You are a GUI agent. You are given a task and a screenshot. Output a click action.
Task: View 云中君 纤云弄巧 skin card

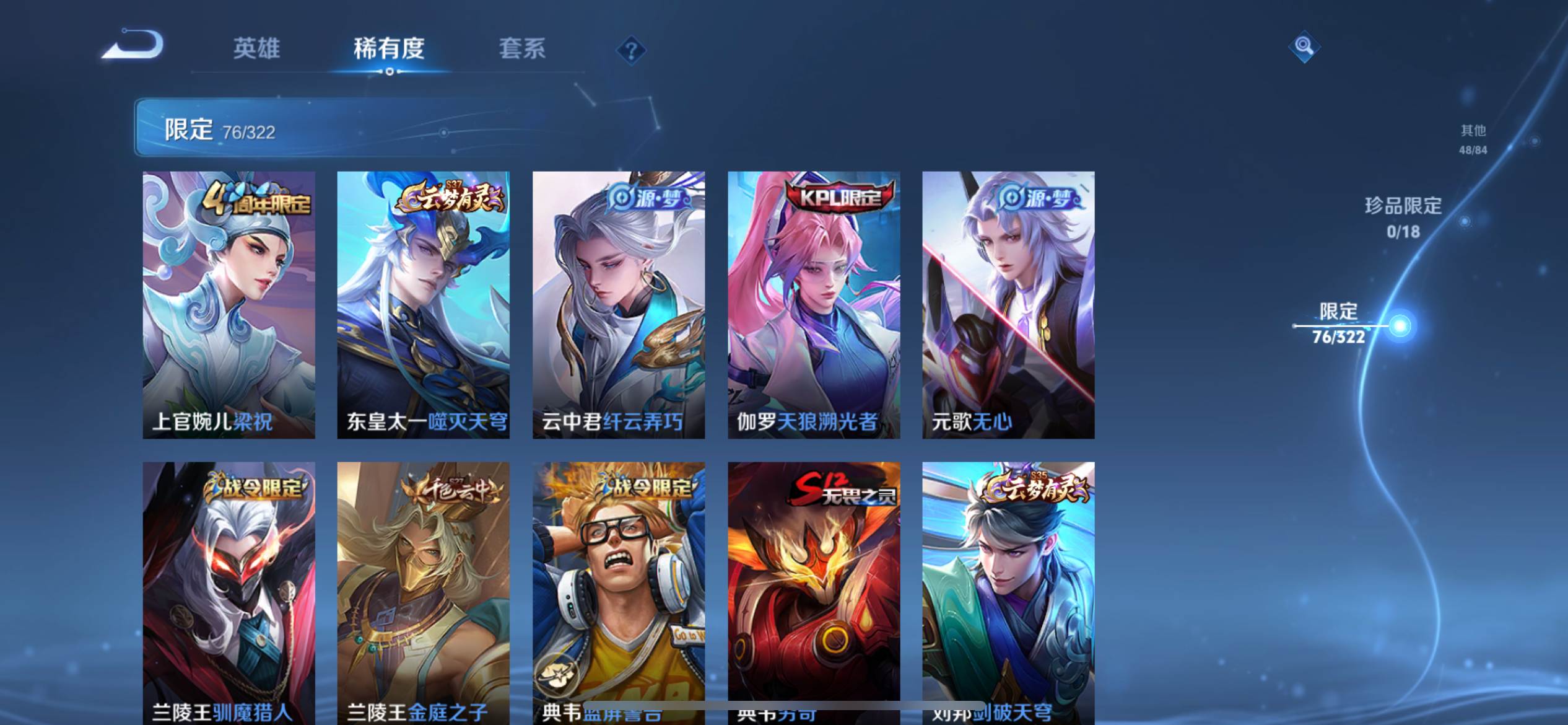click(618, 305)
